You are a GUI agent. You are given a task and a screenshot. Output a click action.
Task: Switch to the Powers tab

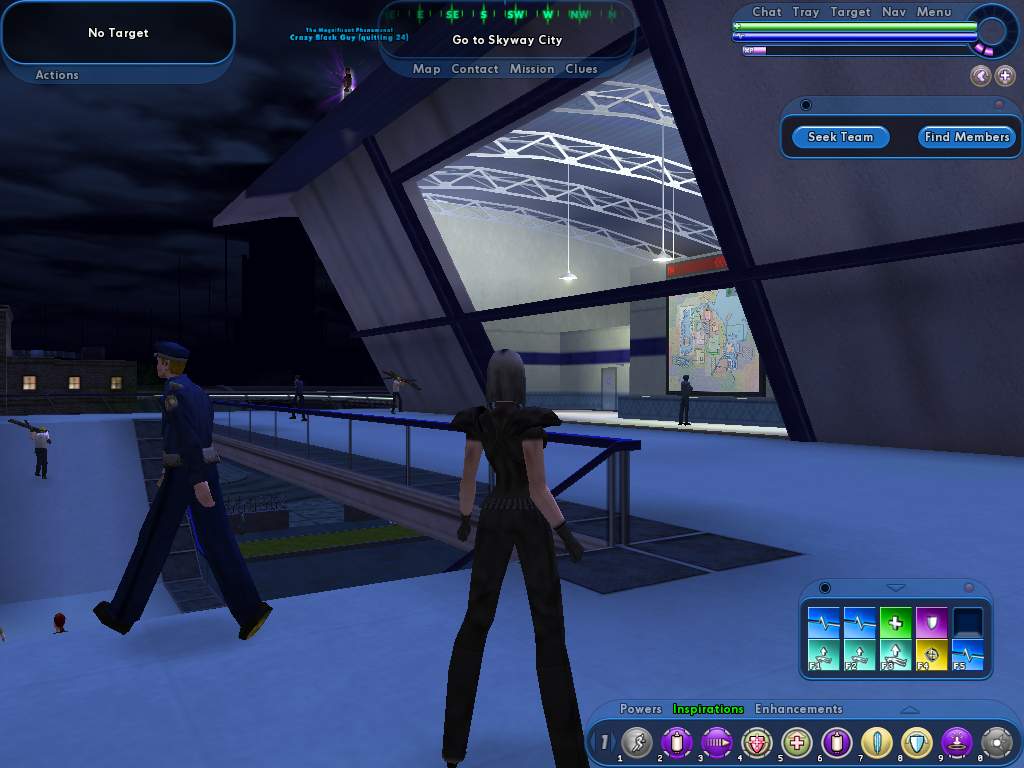click(640, 709)
